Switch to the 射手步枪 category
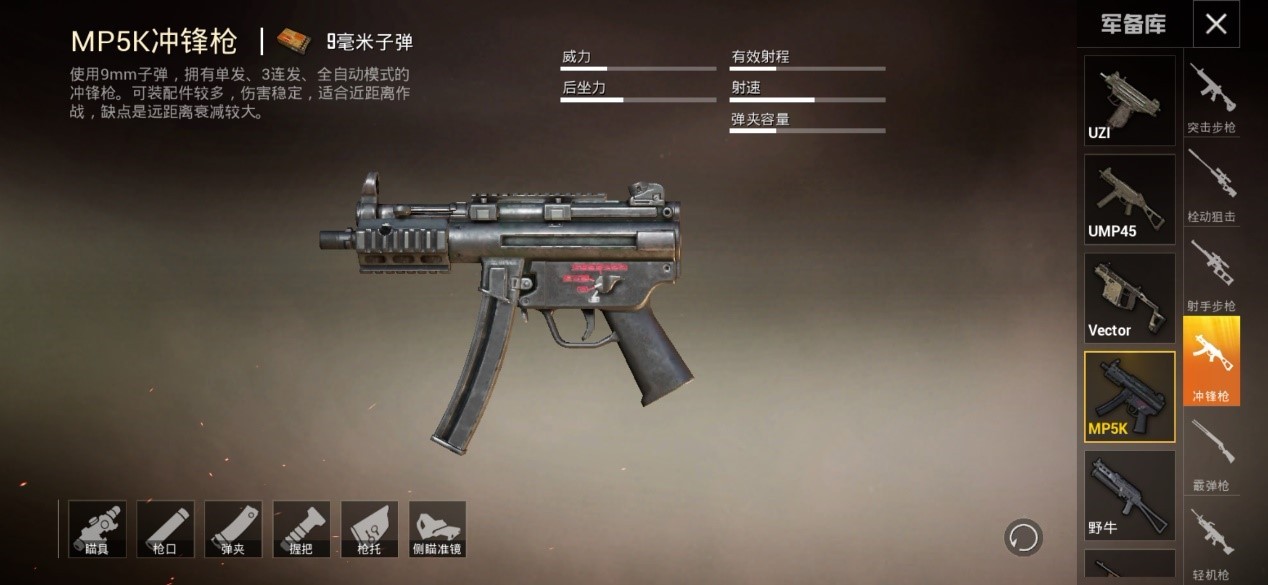 point(1211,275)
